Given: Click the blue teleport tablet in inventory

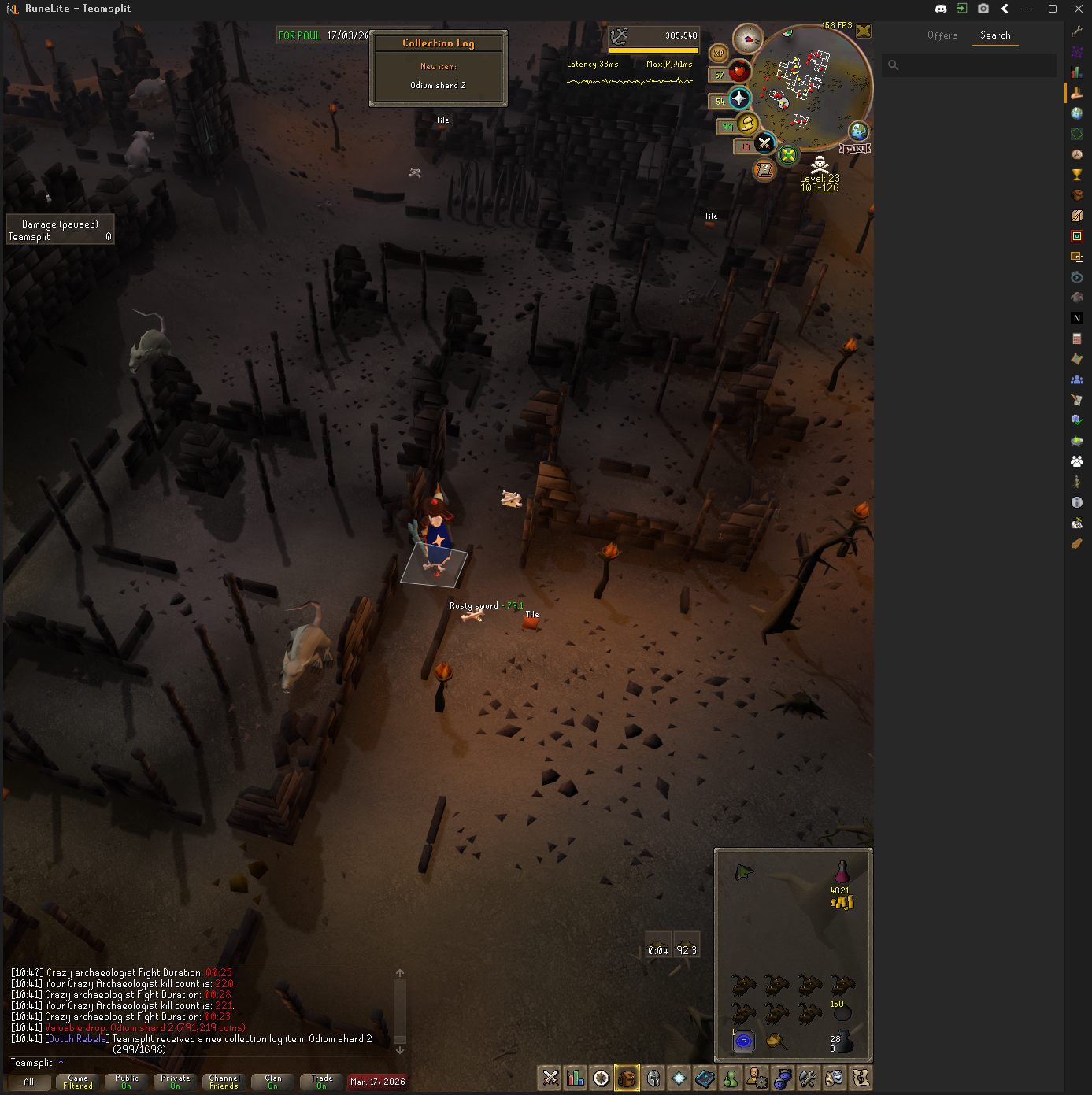Looking at the screenshot, I should pos(743,1041).
